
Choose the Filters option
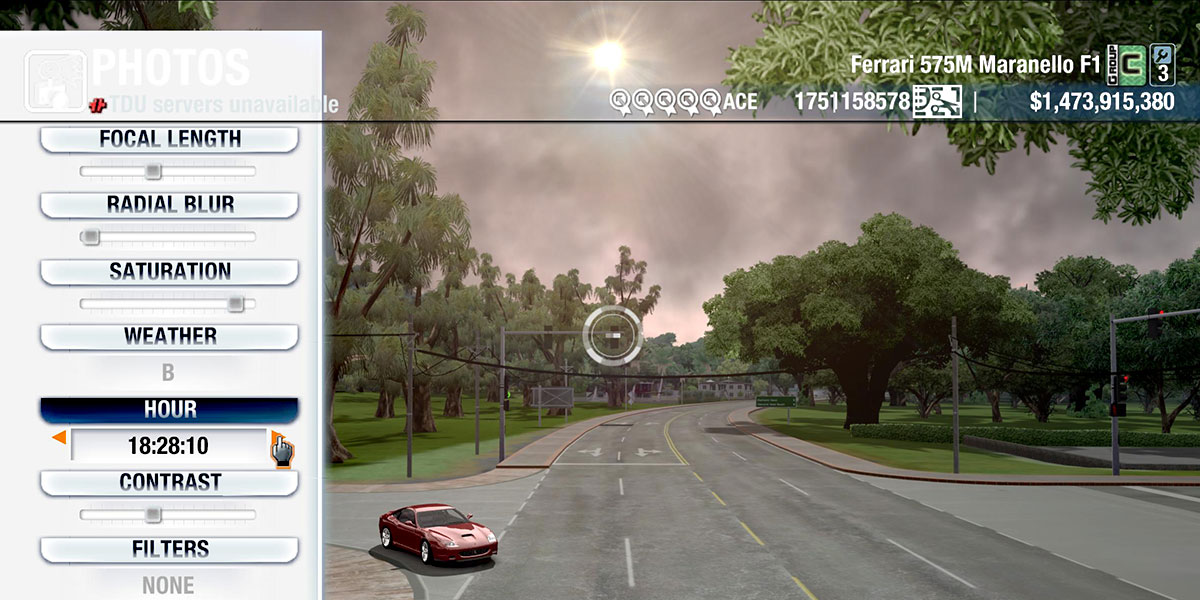[169, 549]
